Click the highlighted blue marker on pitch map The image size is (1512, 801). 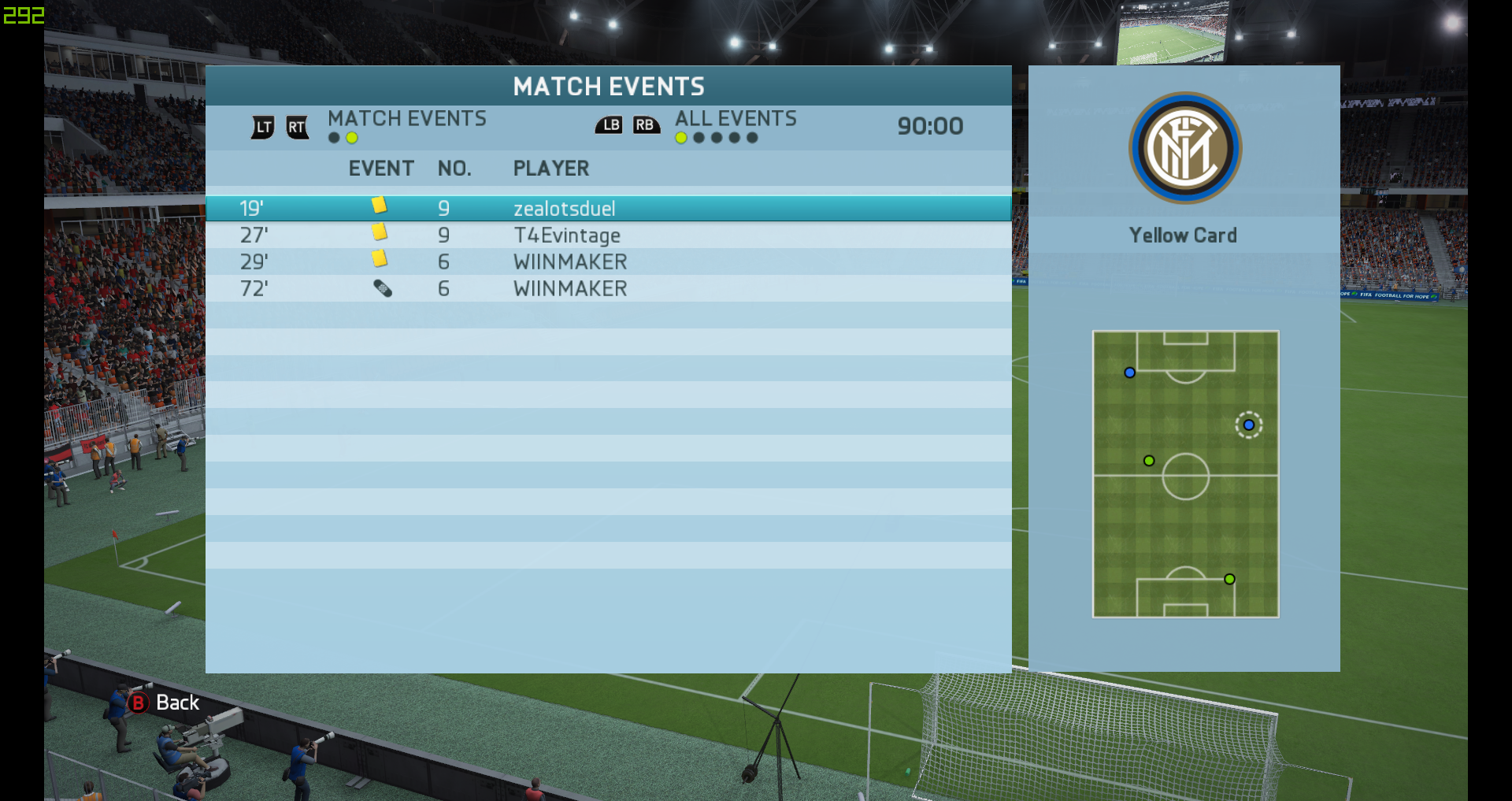click(1248, 425)
